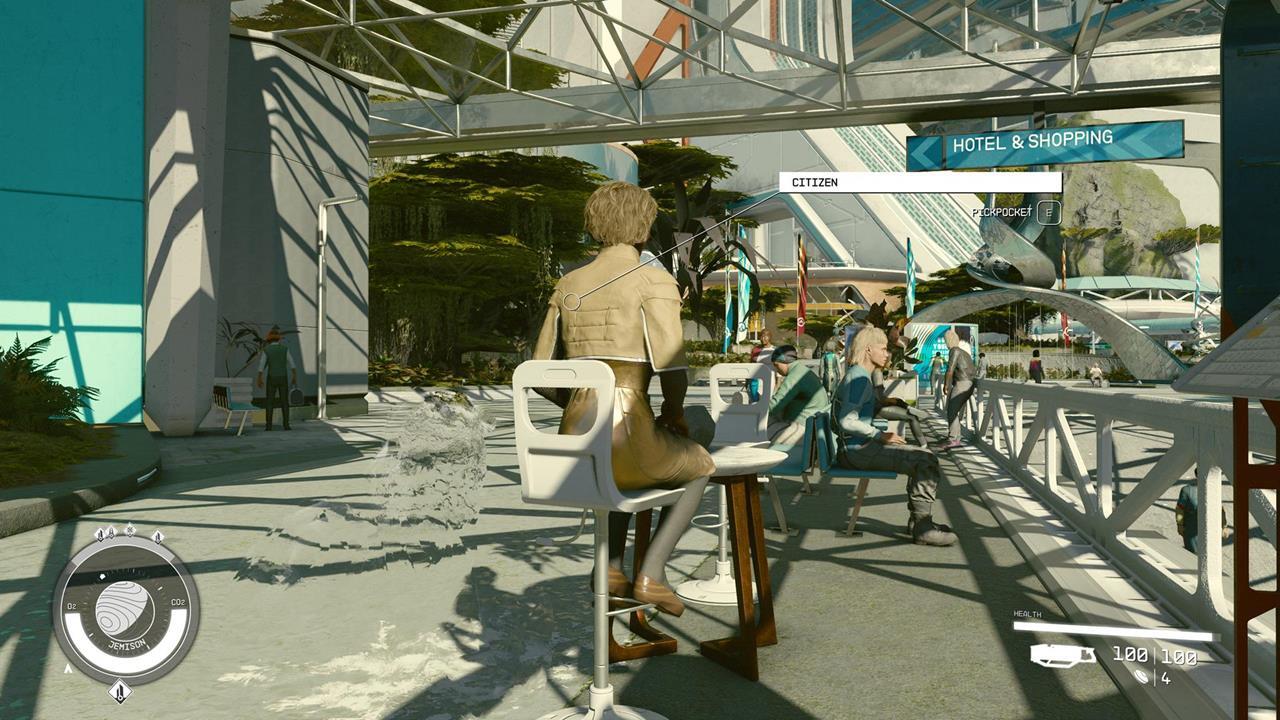Click the Citizen name banner
This screenshot has width=1280, height=720.
919,183
